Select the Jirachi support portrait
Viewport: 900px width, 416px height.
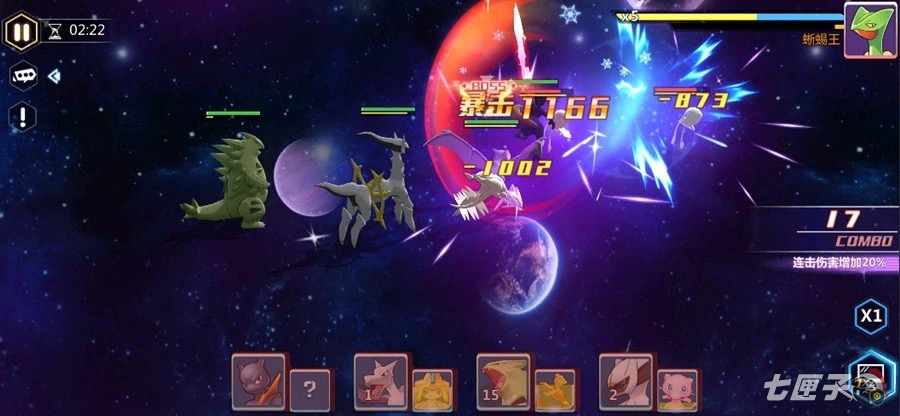click(432, 389)
